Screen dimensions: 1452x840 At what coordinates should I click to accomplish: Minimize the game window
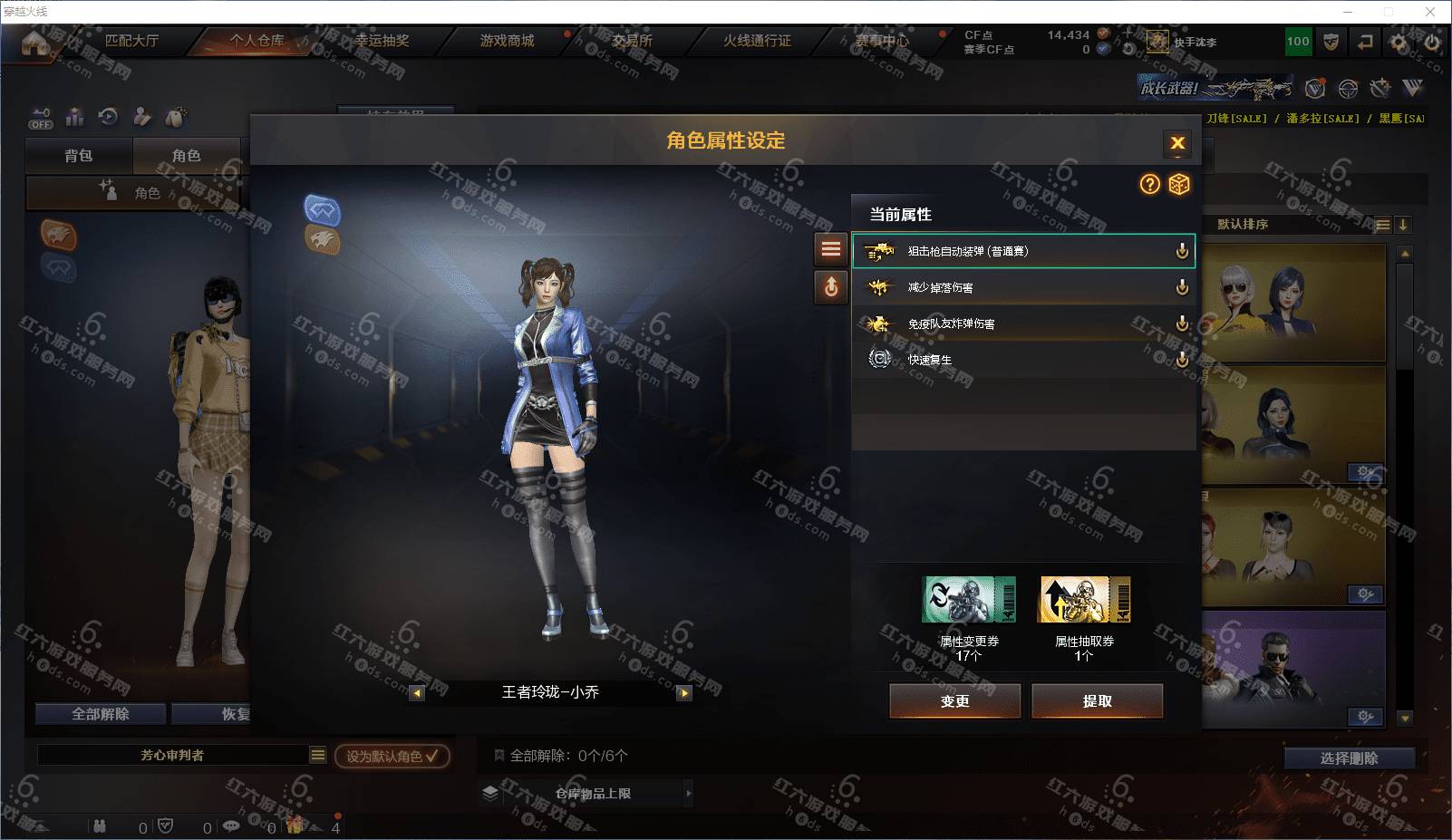[x=1348, y=12]
